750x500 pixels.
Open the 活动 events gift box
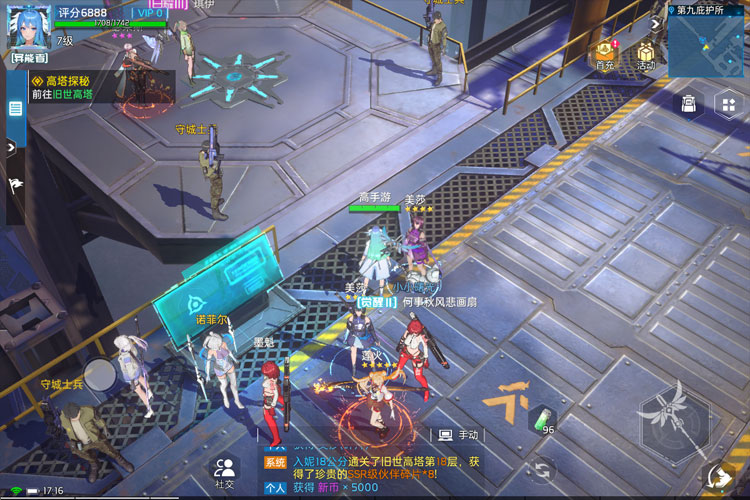[x=645, y=56]
